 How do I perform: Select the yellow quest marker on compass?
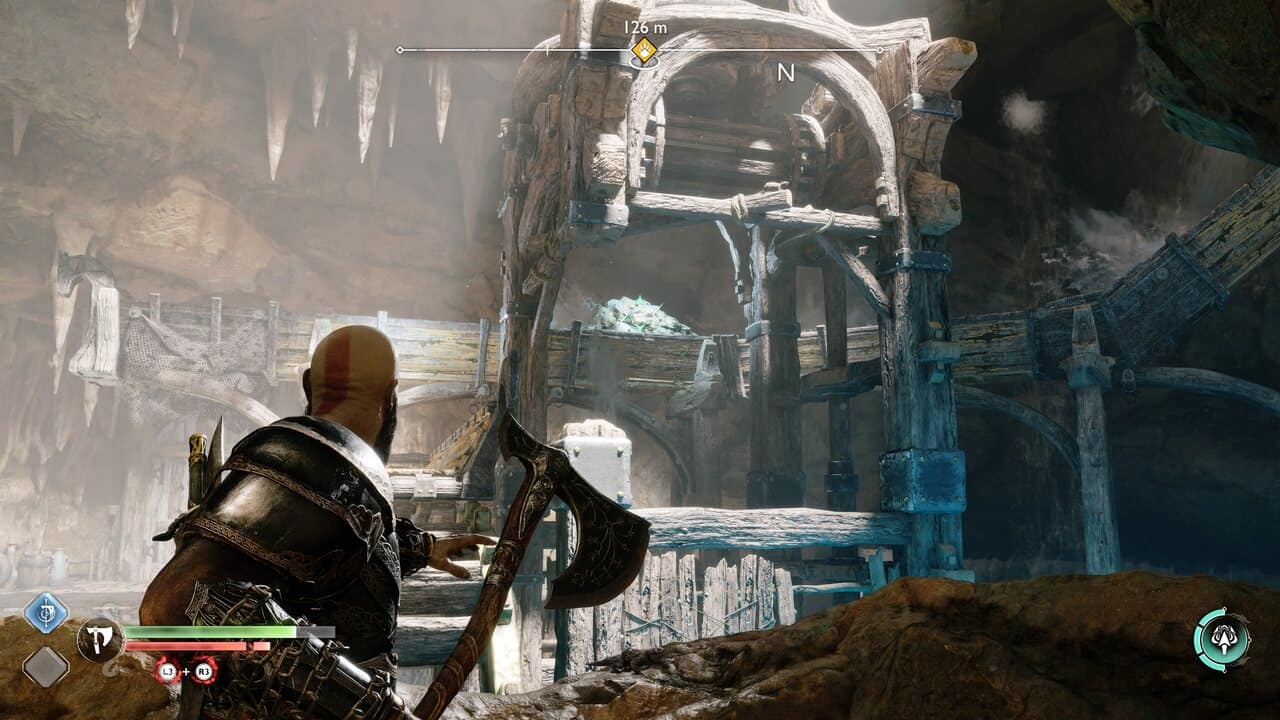pyautogui.click(x=645, y=50)
